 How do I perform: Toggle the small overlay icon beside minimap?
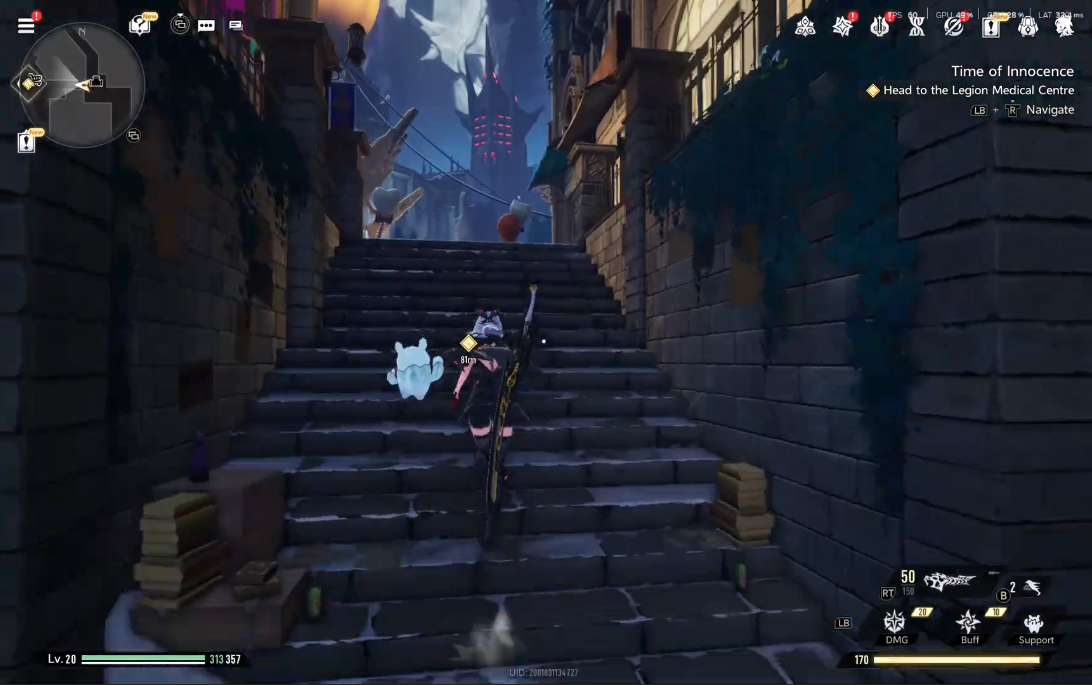pos(133,135)
